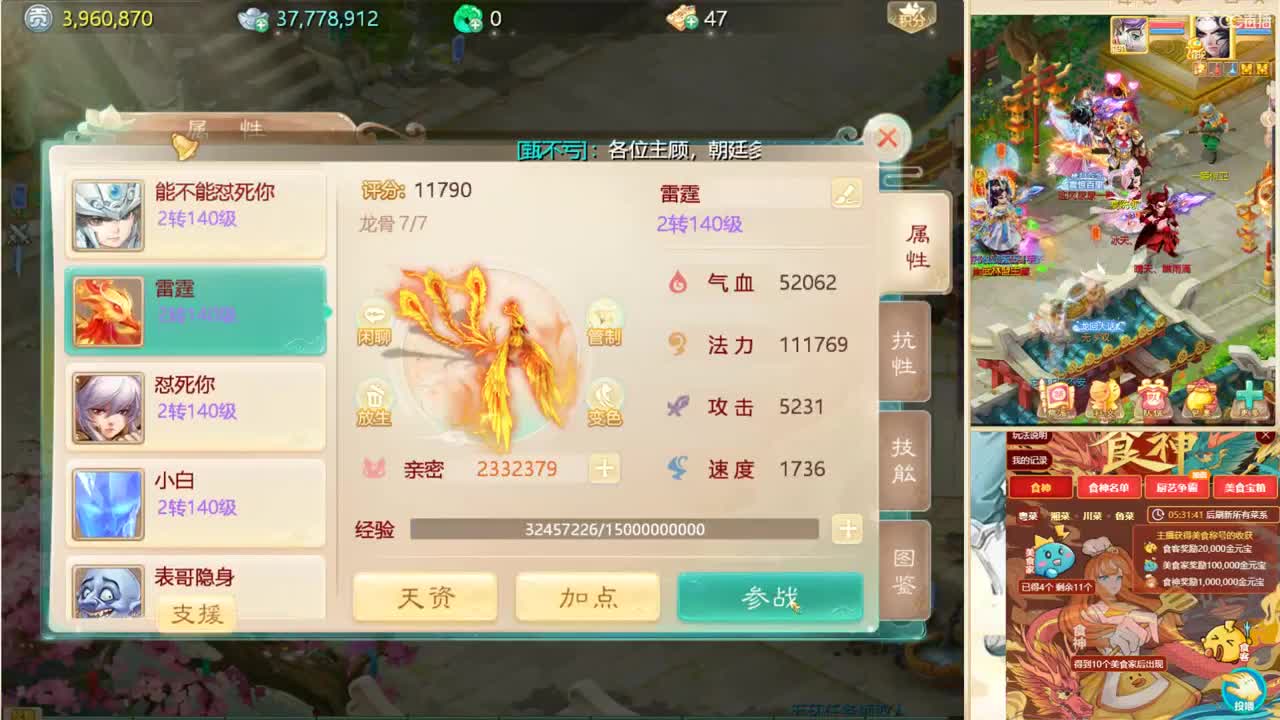The width and height of the screenshot is (1280, 720).
Task: Select the 粤菜 cuisine filter
Action: click(x=1028, y=516)
